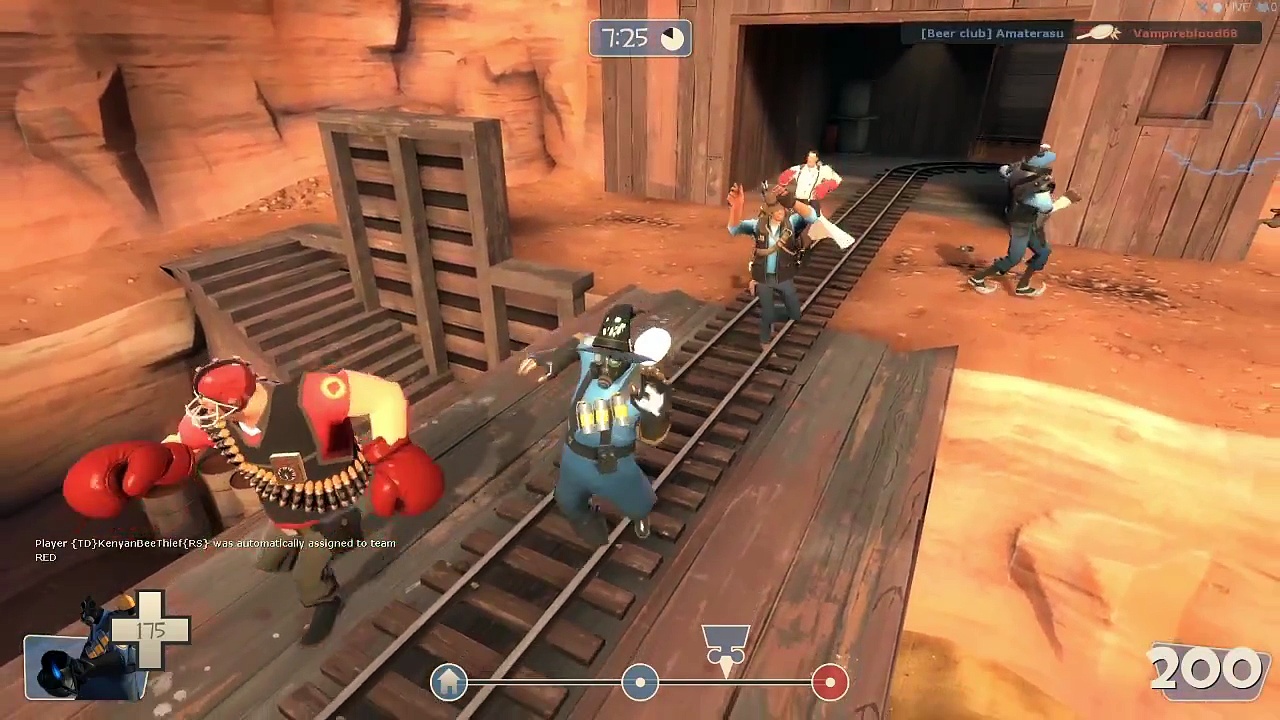Click the KenyanBeeThief team assignment message
The image size is (1280, 720).
click(x=215, y=550)
